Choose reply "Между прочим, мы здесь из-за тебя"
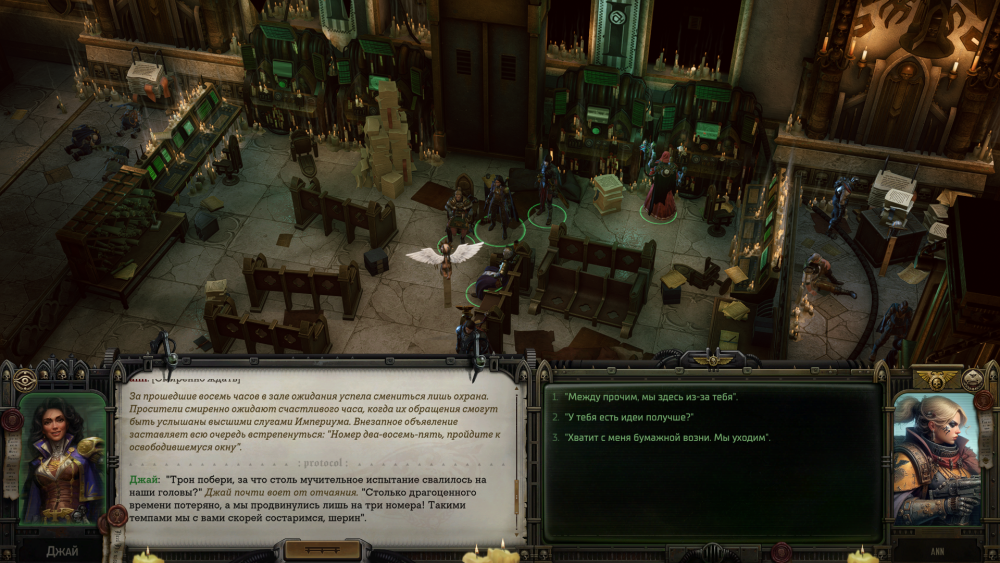 651,397
